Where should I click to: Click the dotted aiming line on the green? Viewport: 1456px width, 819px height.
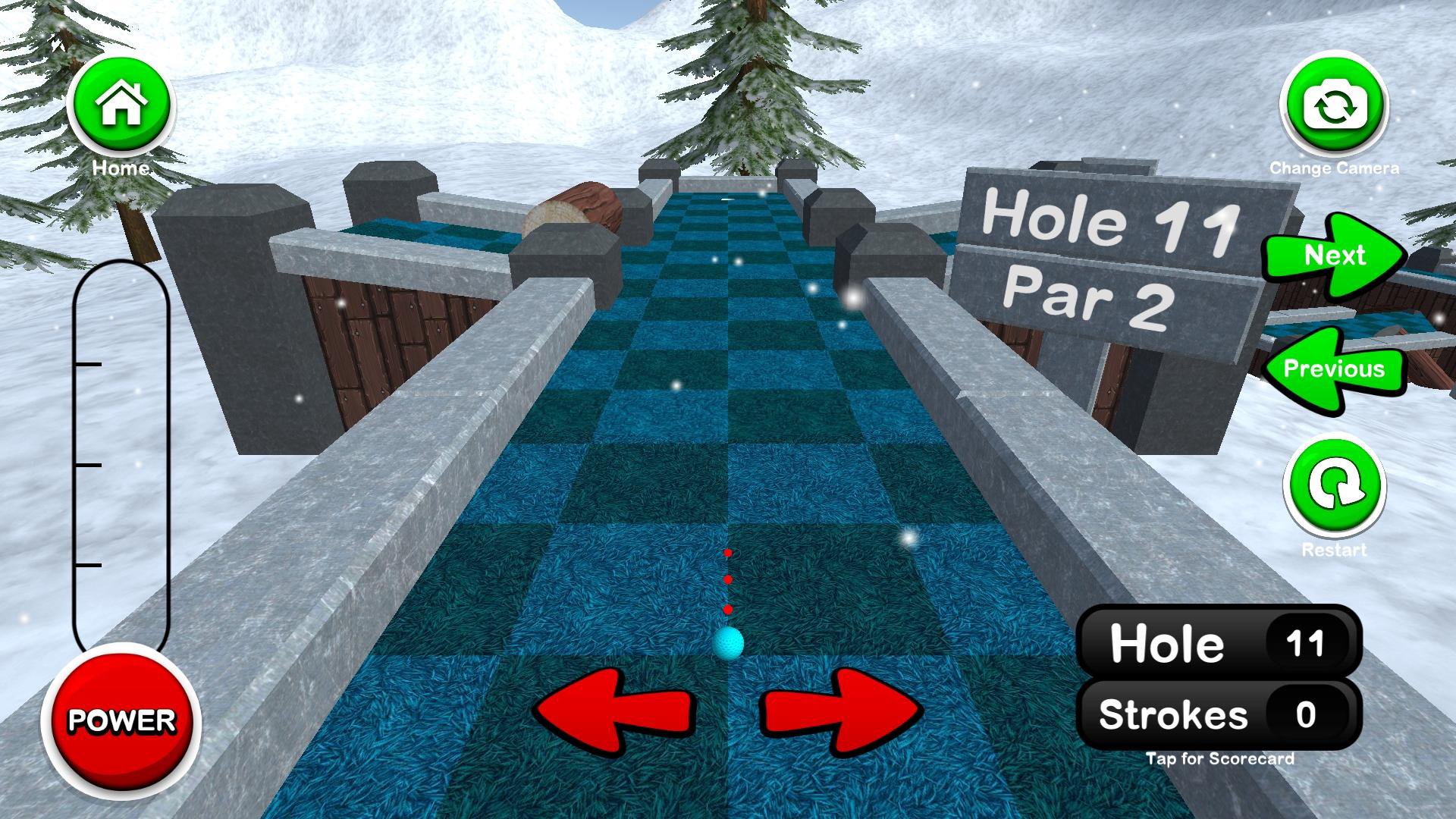[729, 580]
